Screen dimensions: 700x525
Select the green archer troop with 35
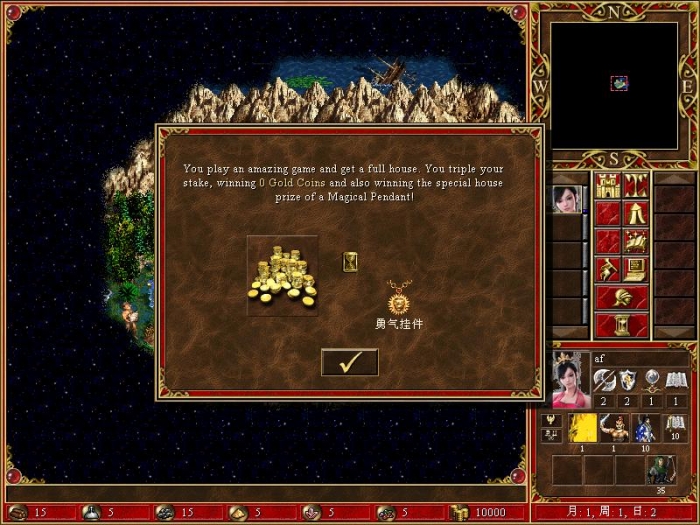(660, 470)
